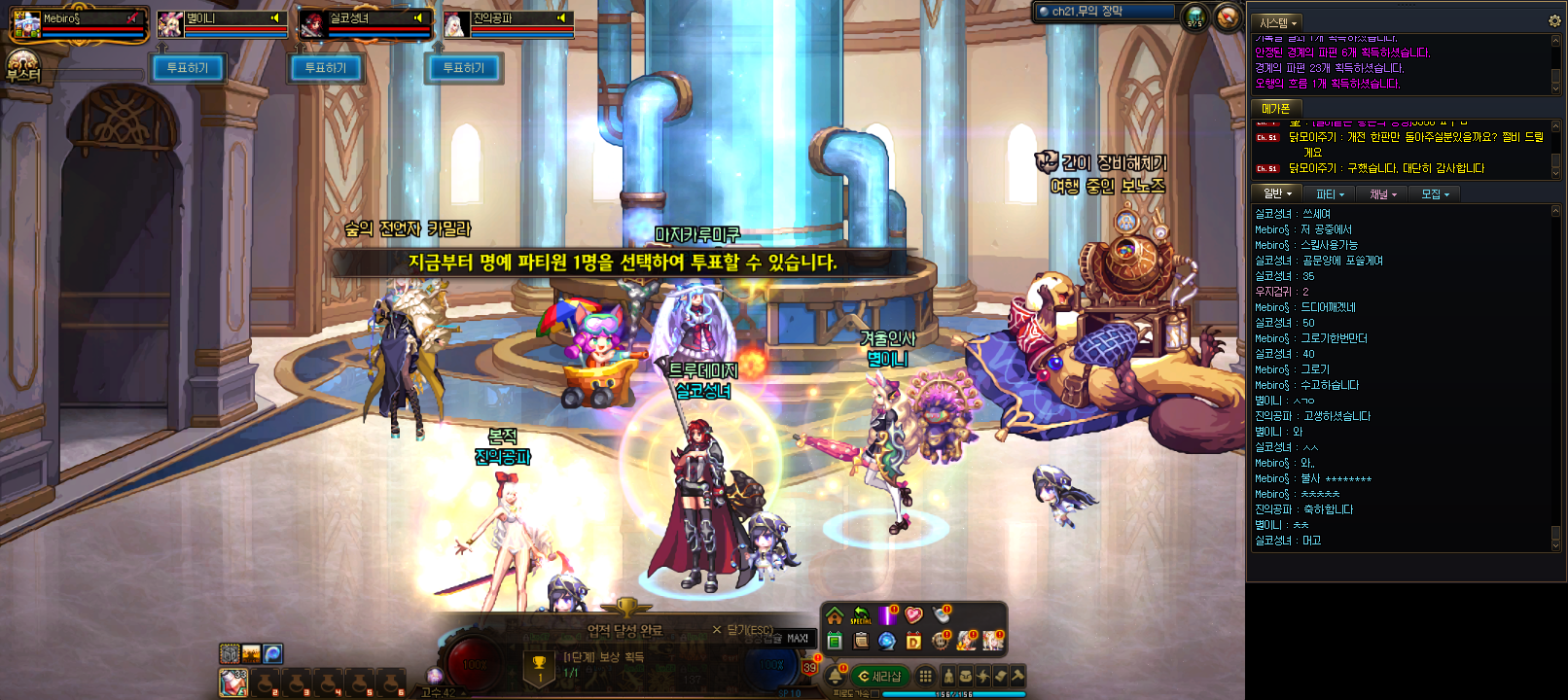Toggle 별이니's voice speaker icon
The height and width of the screenshot is (700, 1568).
pyautogui.click(x=275, y=17)
